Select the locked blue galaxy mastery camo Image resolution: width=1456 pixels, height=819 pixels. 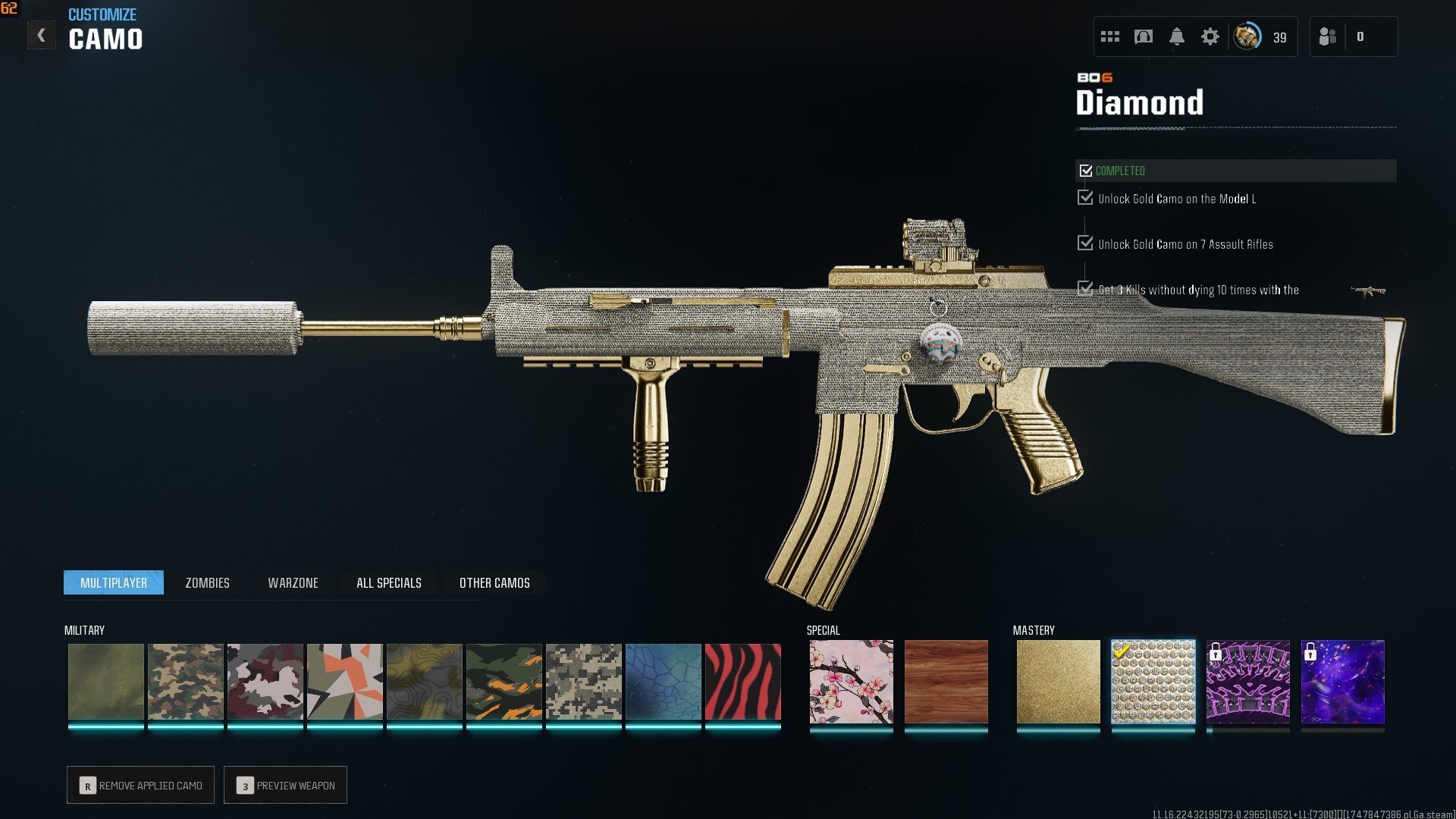(1342, 681)
